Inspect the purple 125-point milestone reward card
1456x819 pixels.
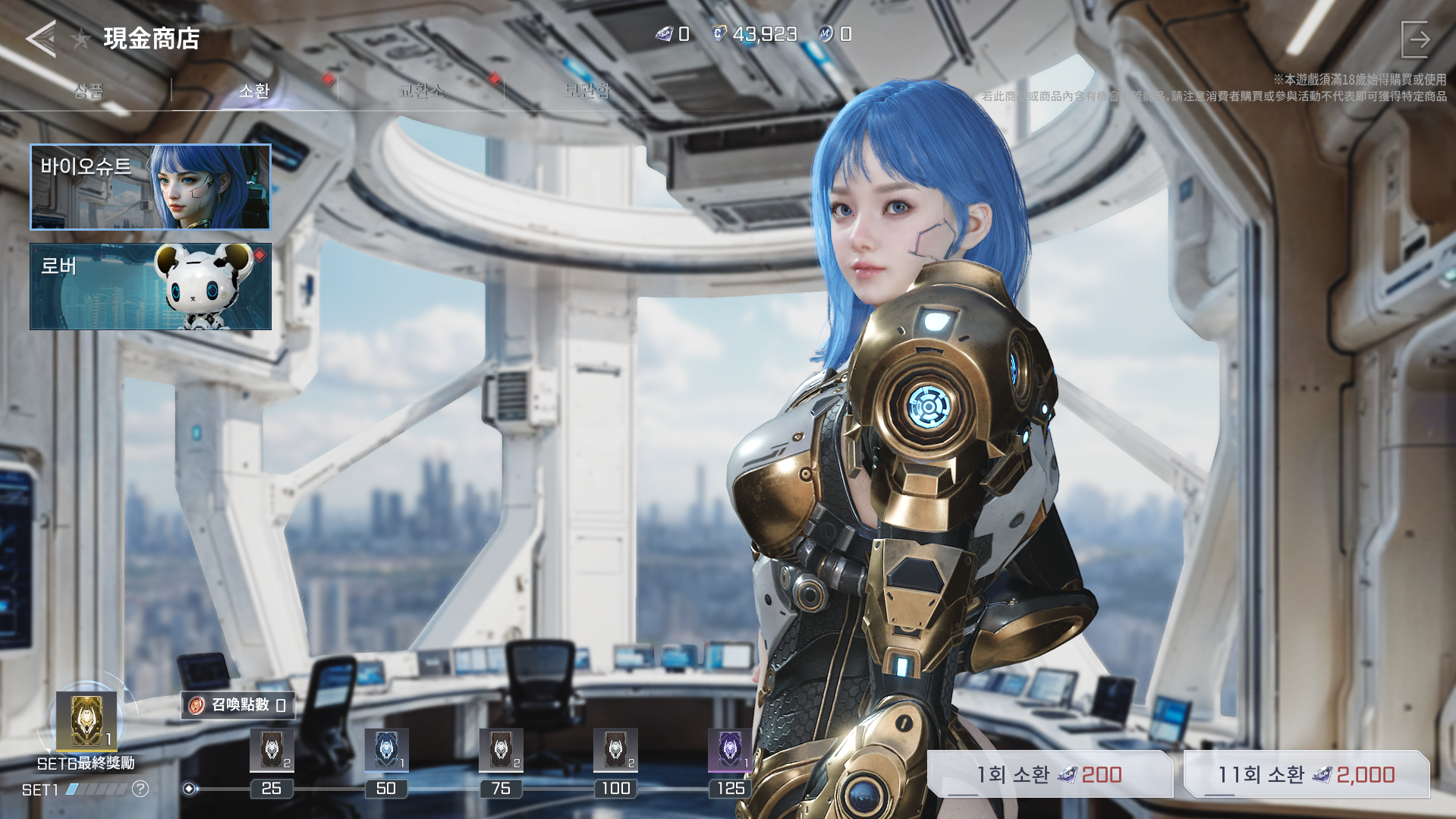729,750
